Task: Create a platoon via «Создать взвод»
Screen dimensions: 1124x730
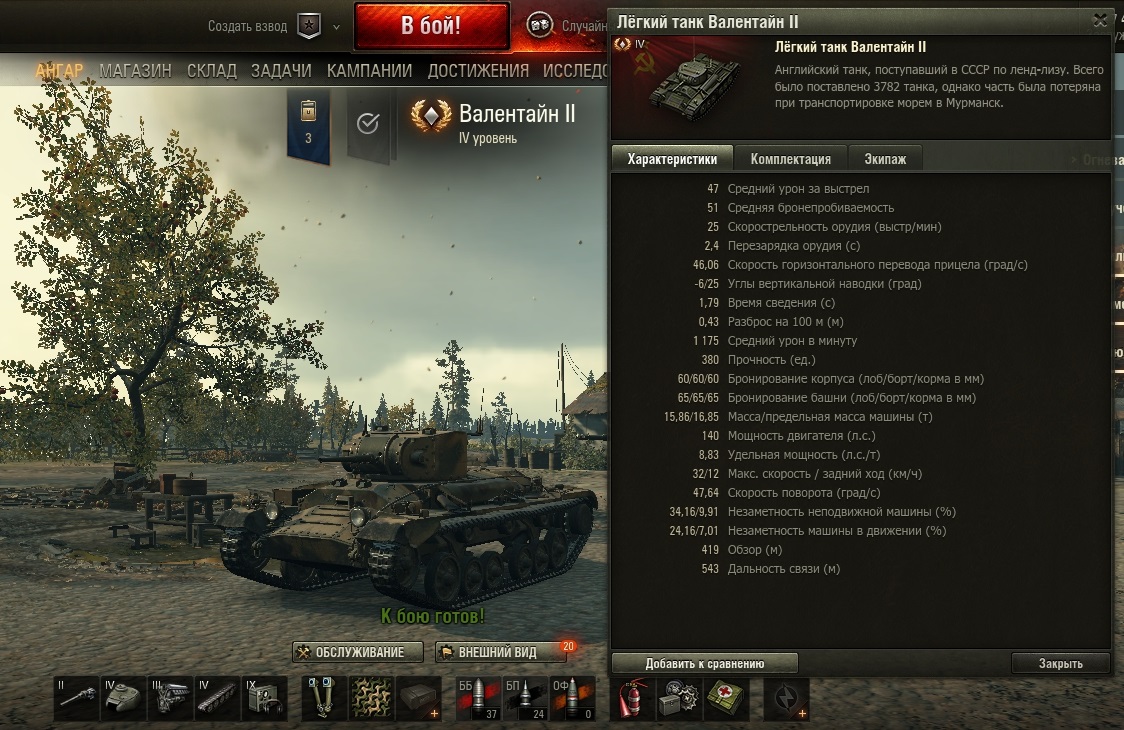Action: coord(247,27)
